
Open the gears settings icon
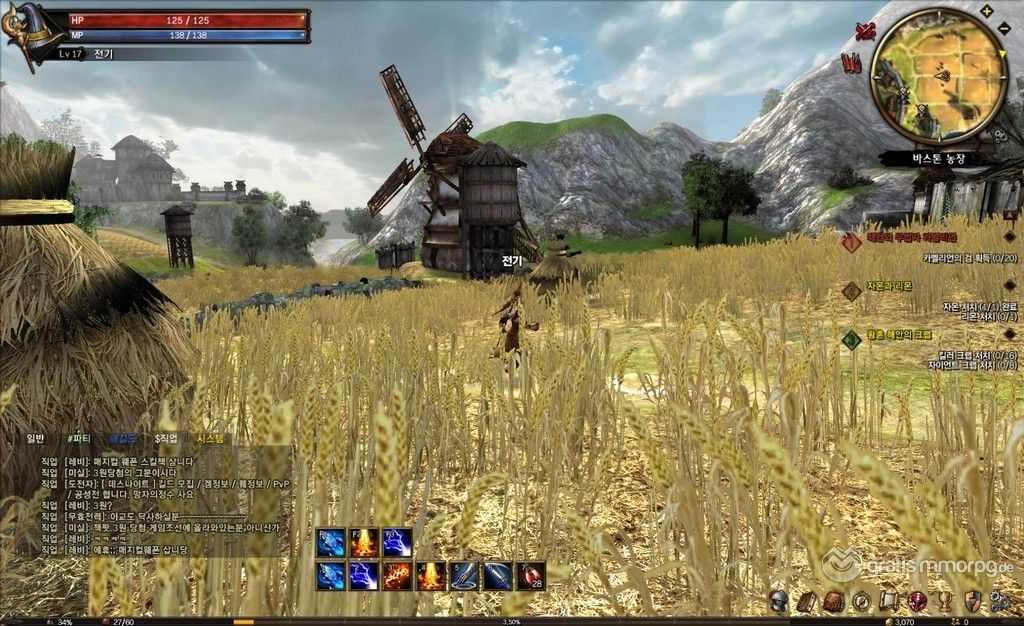click(998, 602)
